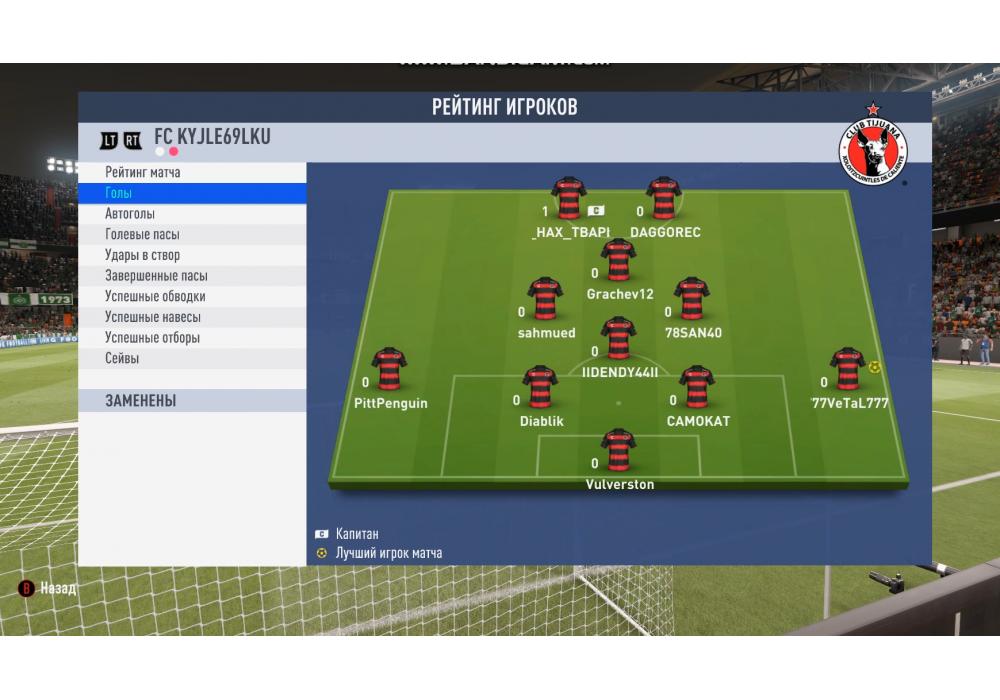Select goalkeeper Vulverston's shirt
1000x700 pixels.
[619, 451]
